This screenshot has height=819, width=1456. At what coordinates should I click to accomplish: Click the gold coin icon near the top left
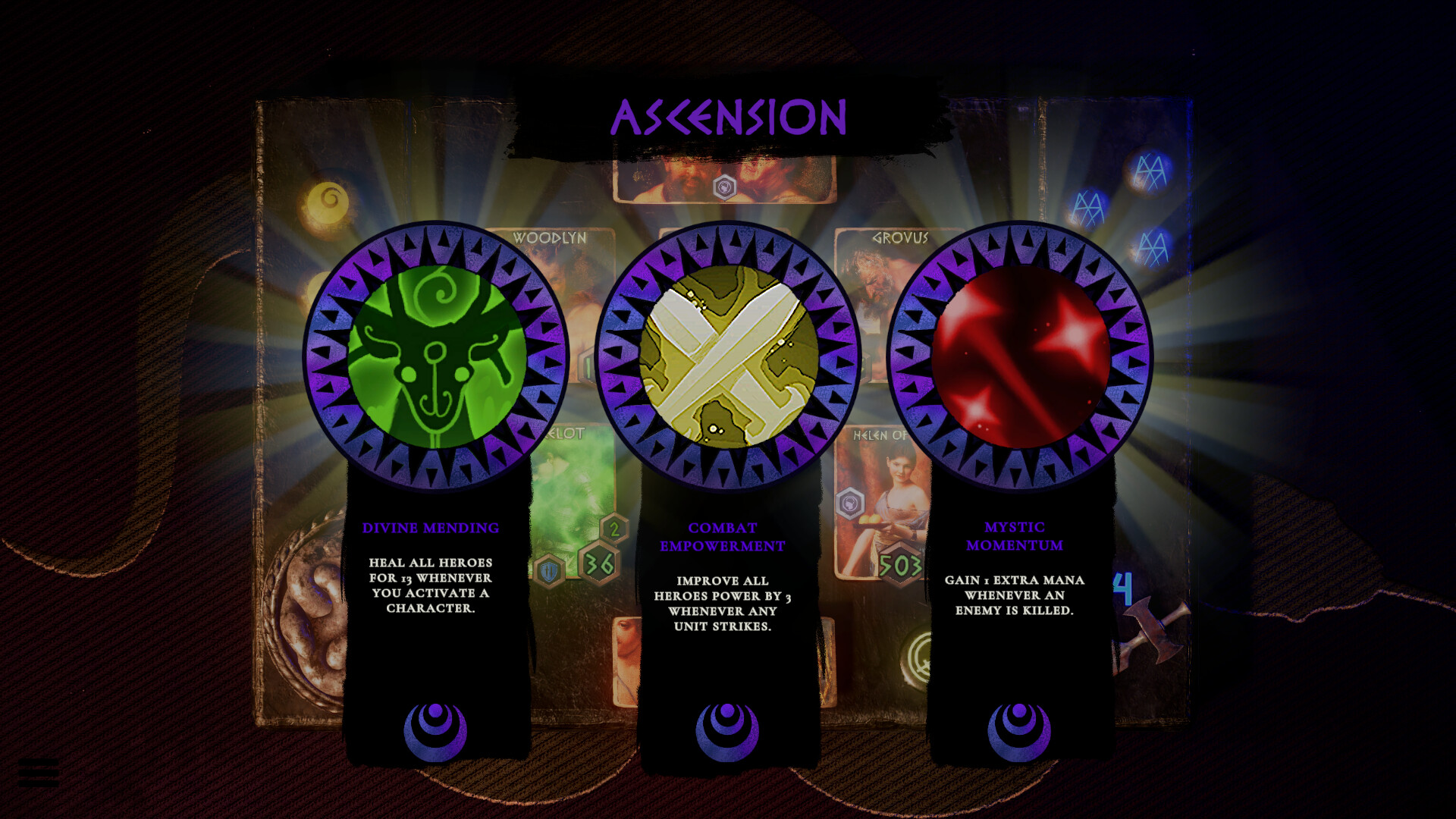328,200
